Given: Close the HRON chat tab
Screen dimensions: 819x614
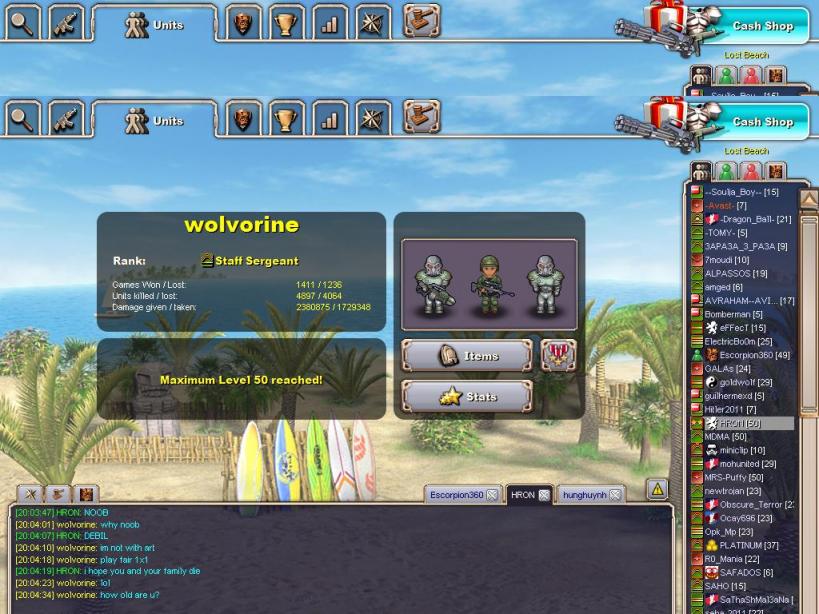Looking at the screenshot, I should point(544,495).
